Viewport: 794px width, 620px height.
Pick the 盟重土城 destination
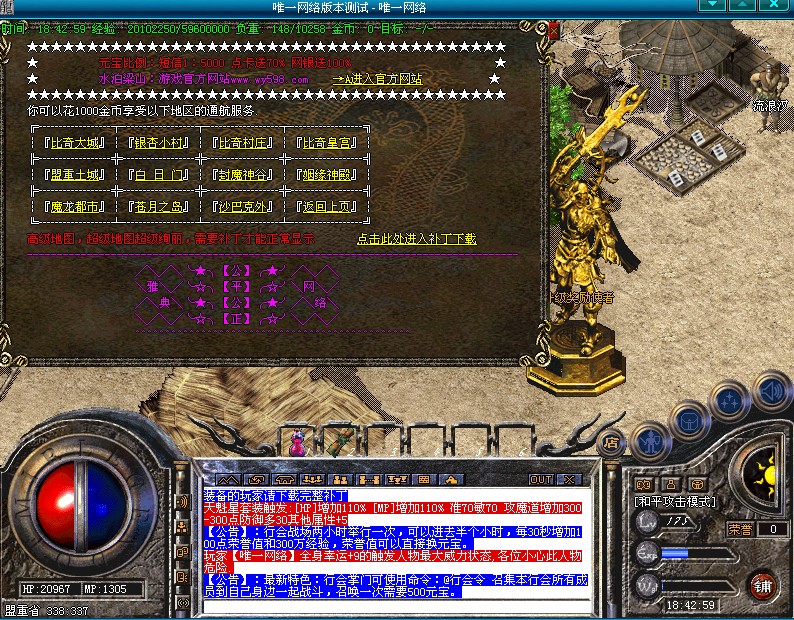(74, 175)
